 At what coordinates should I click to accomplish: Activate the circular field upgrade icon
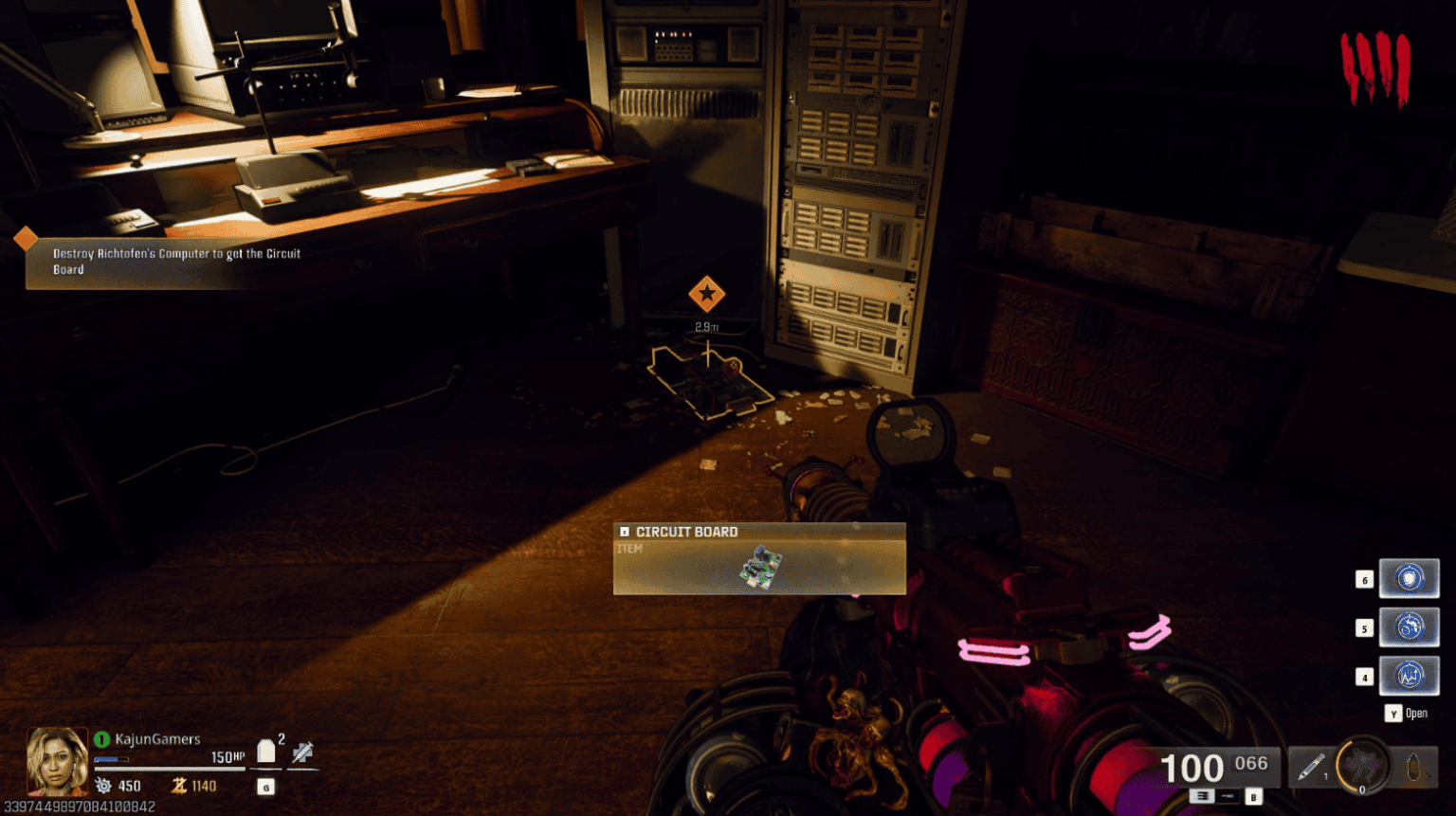[1362, 766]
